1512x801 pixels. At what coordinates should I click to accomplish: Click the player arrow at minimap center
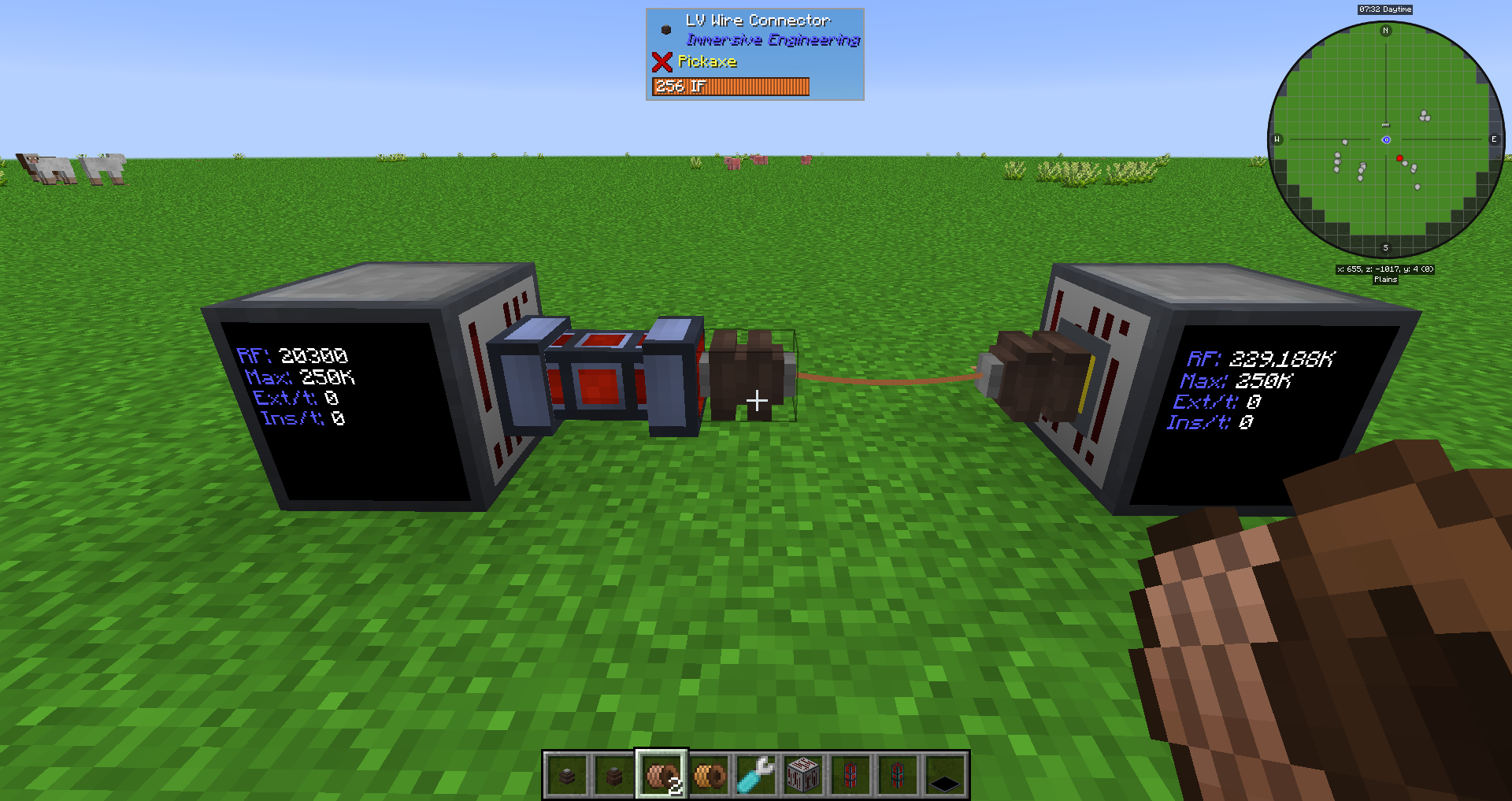(1386, 139)
